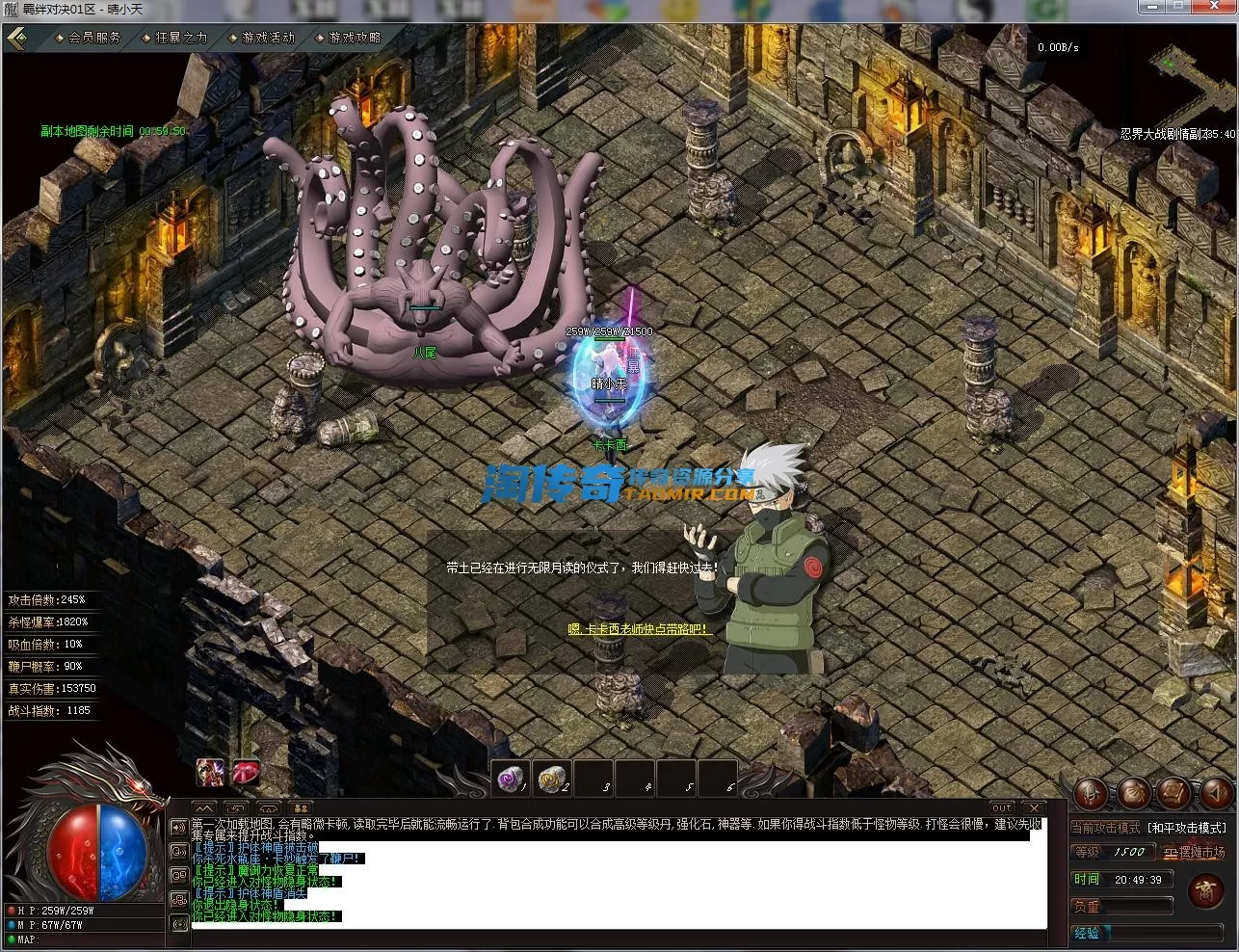Open the 摆摊市场 stall market
1239x952 pixels.
[x=1194, y=853]
